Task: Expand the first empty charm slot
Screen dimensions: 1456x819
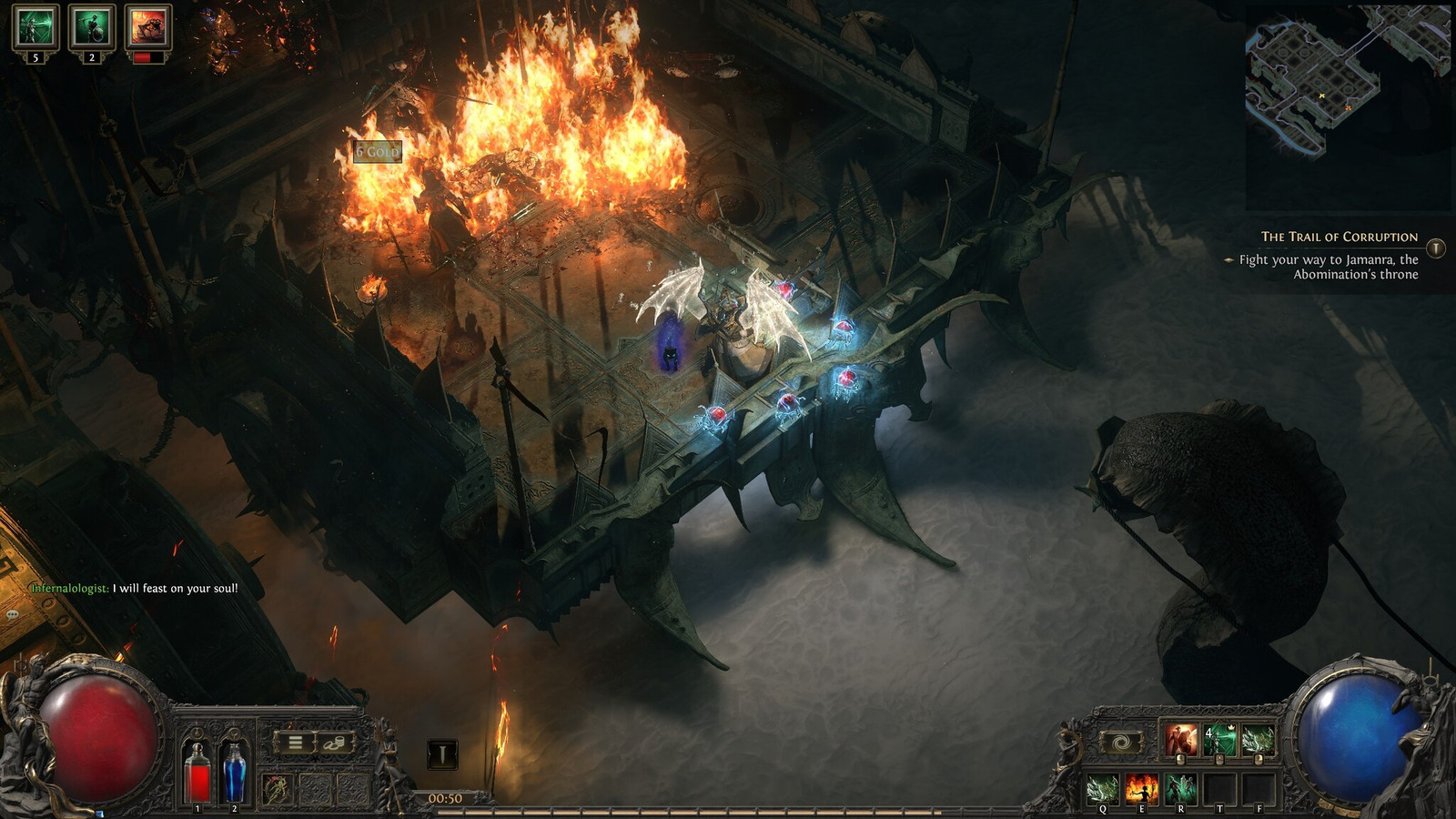Action: click(317, 788)
